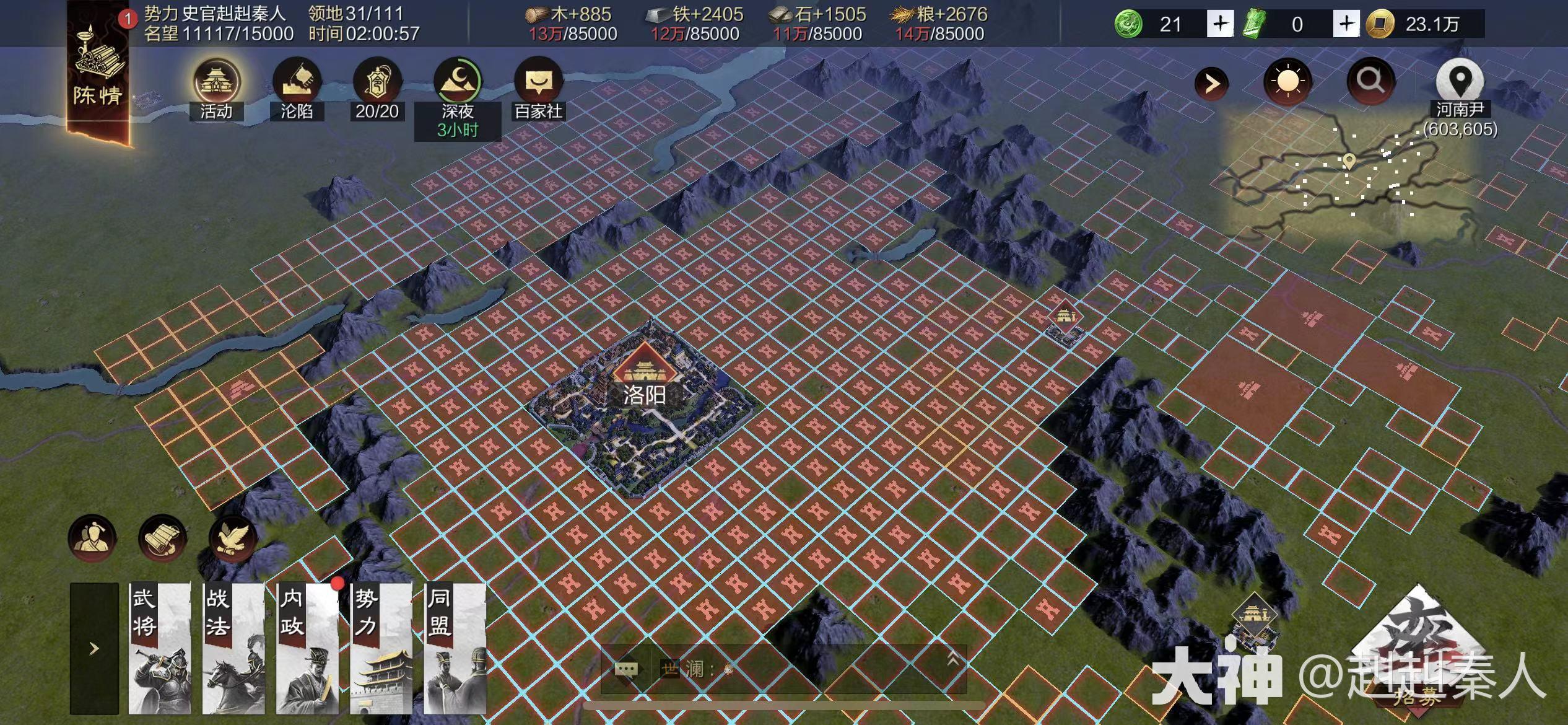Open the 战法 tactics card
The height and width of the screenshot is (725, 1568).
233,648
